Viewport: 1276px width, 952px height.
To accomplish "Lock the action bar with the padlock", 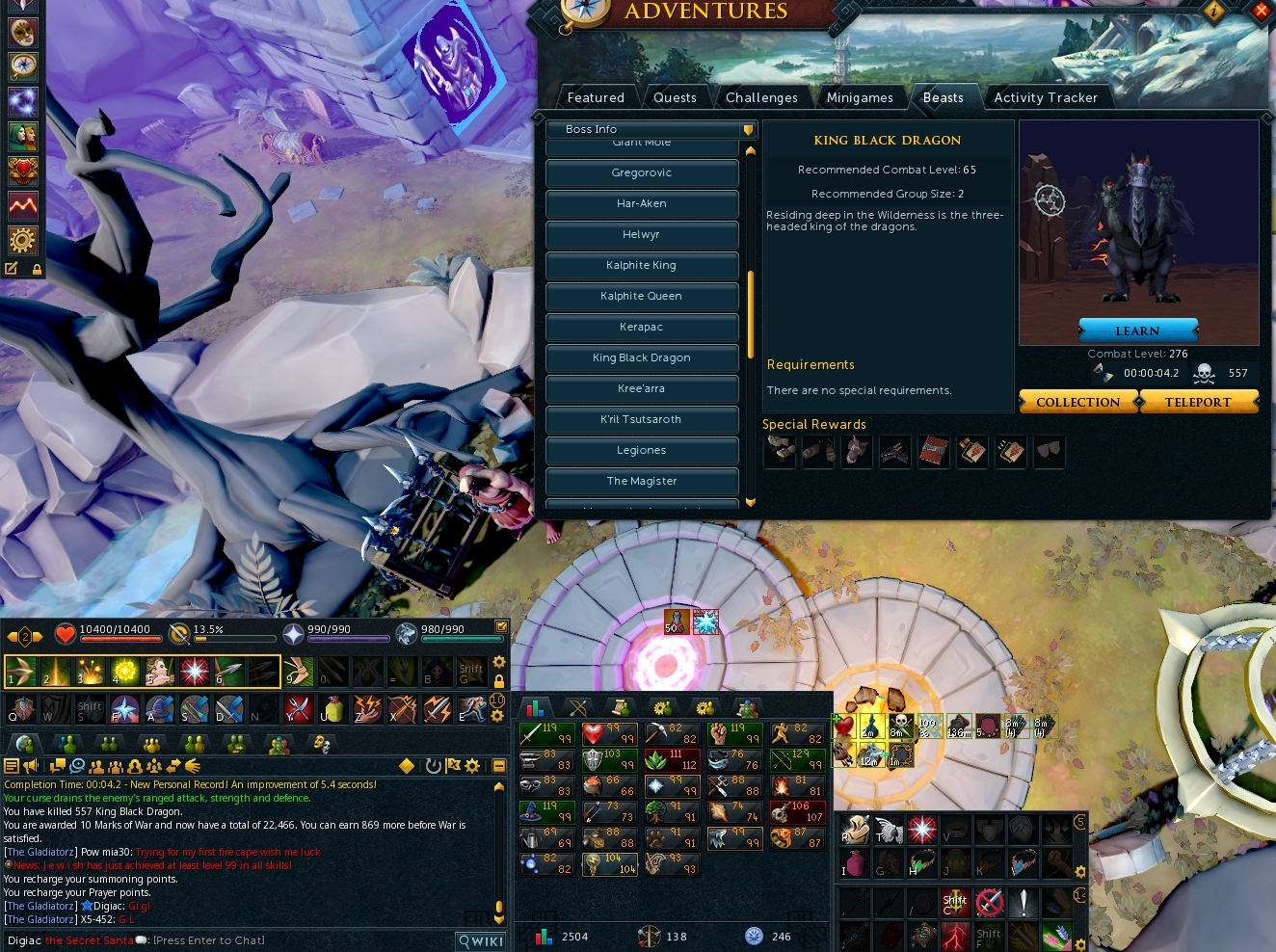I will (x=499, y=679).
